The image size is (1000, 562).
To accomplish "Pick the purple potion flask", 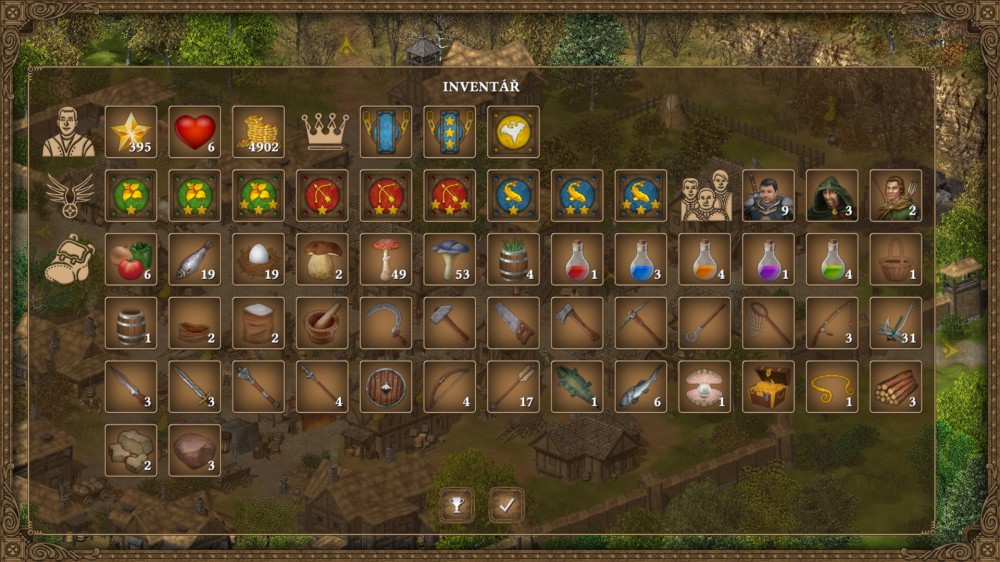I will point(769,260).
